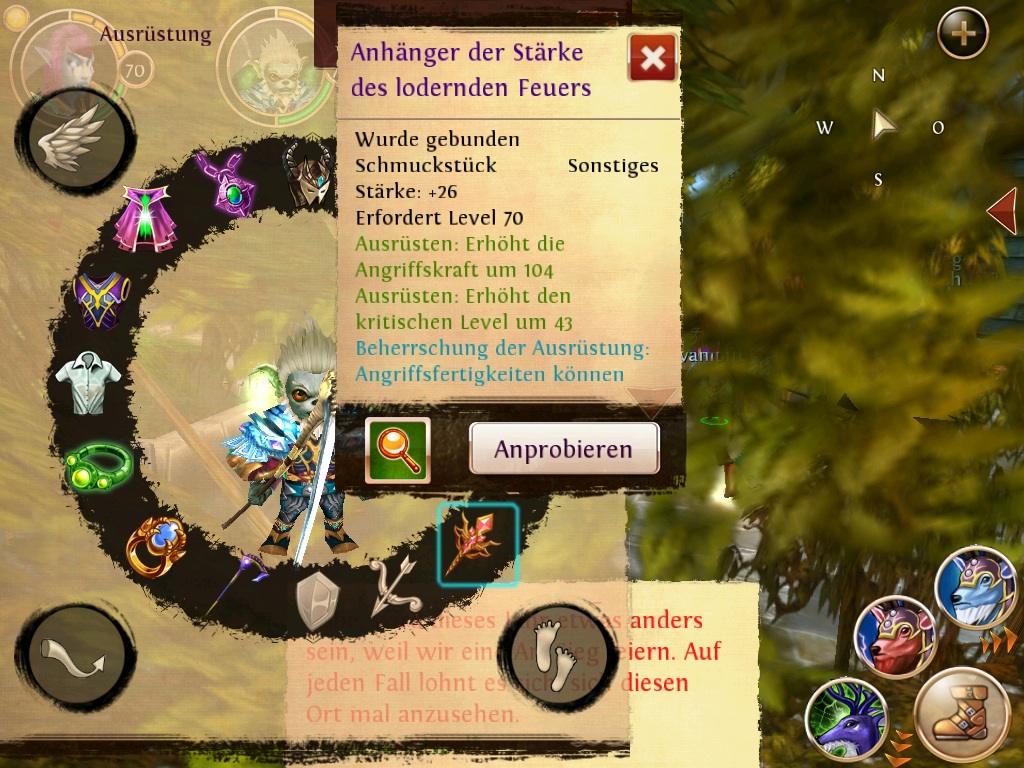Inspect item with the magnifying glass button
Viewport: 1024px width, 768px height.
pyautogui.click(x=397, y=450)
